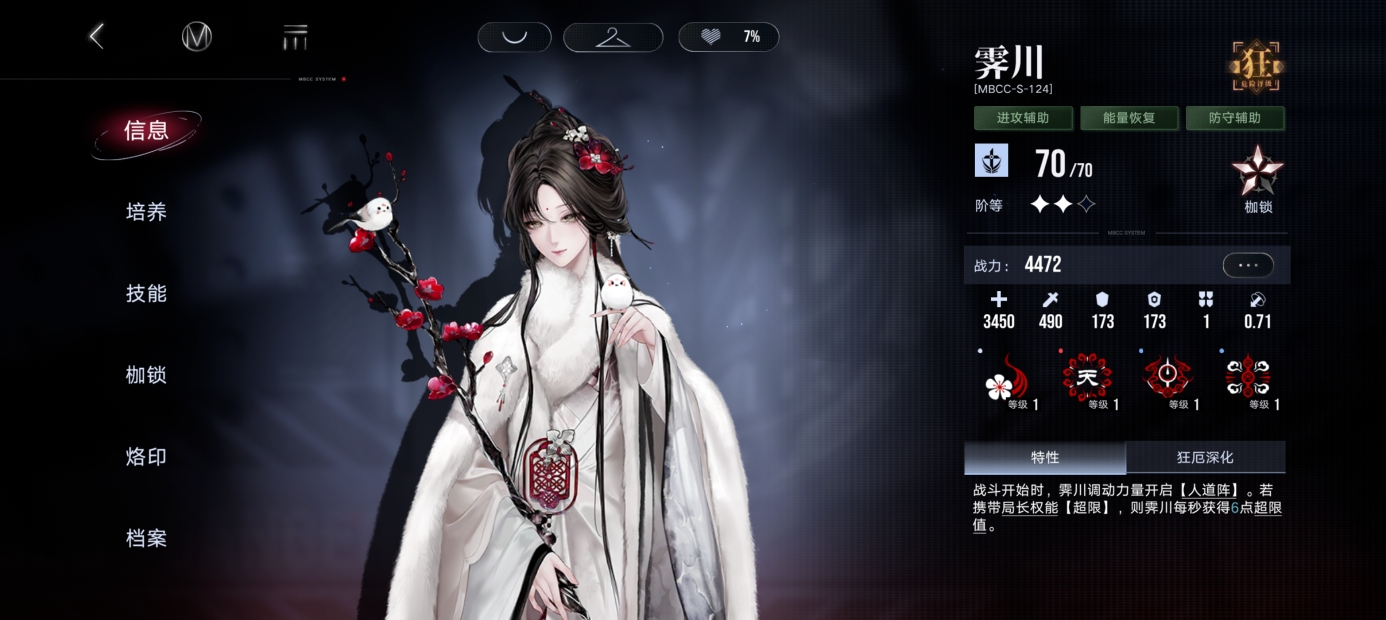Screen dimensions: 1386x620
Task: Open the affinity heart 7% button
Action: (x=728, y=37)
